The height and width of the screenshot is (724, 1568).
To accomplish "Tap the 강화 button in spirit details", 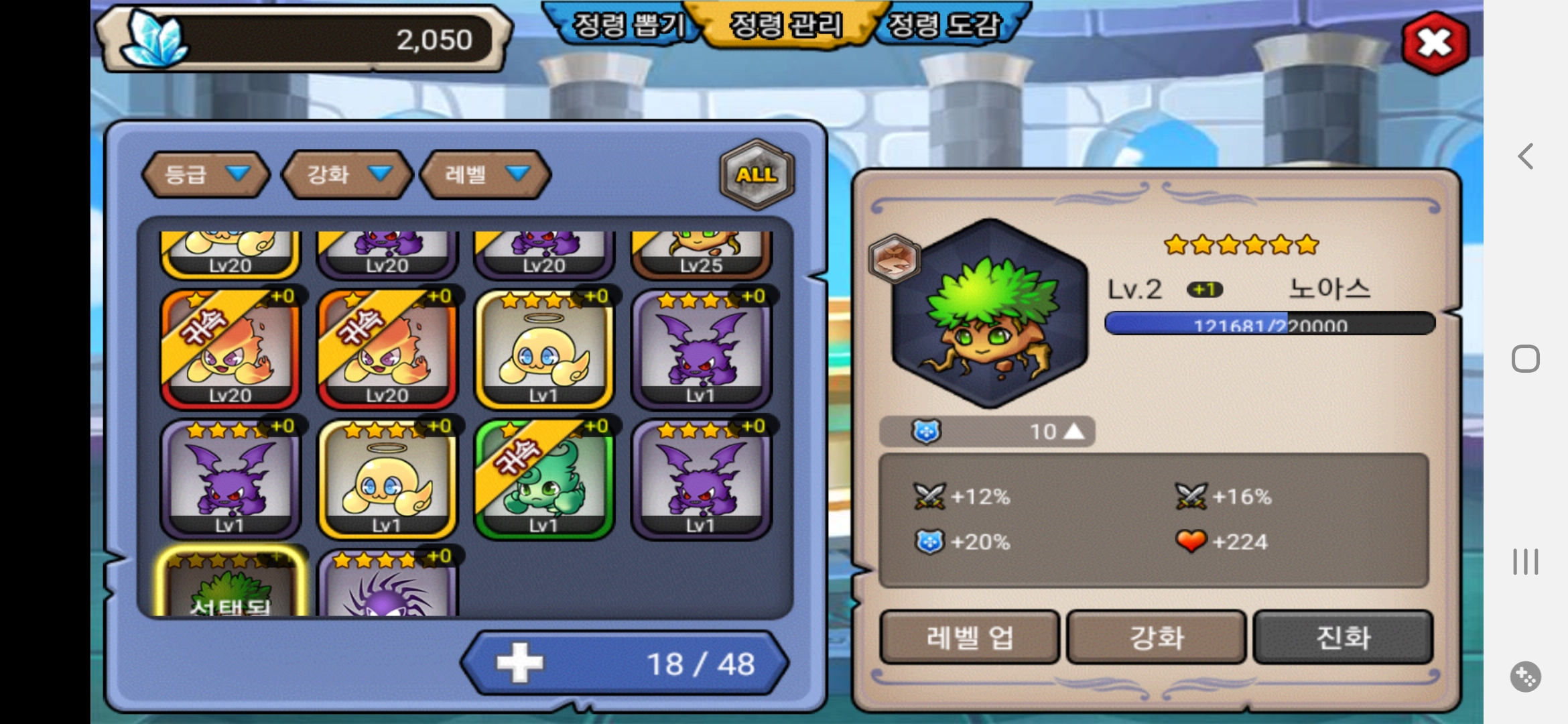I will 1156,637.
